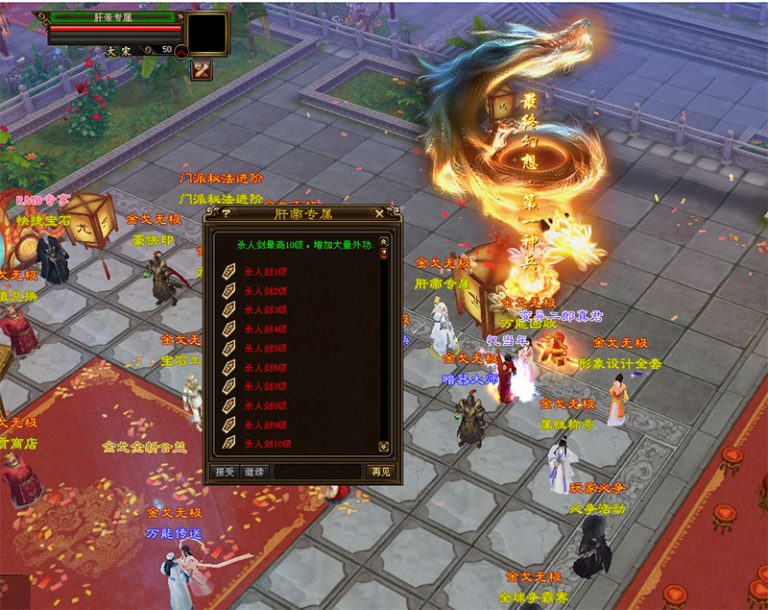Image resolution: width=768 pixels, height=610 pixels.
Task: Say goodbye with the 再见 button
Action: [380, 472]
